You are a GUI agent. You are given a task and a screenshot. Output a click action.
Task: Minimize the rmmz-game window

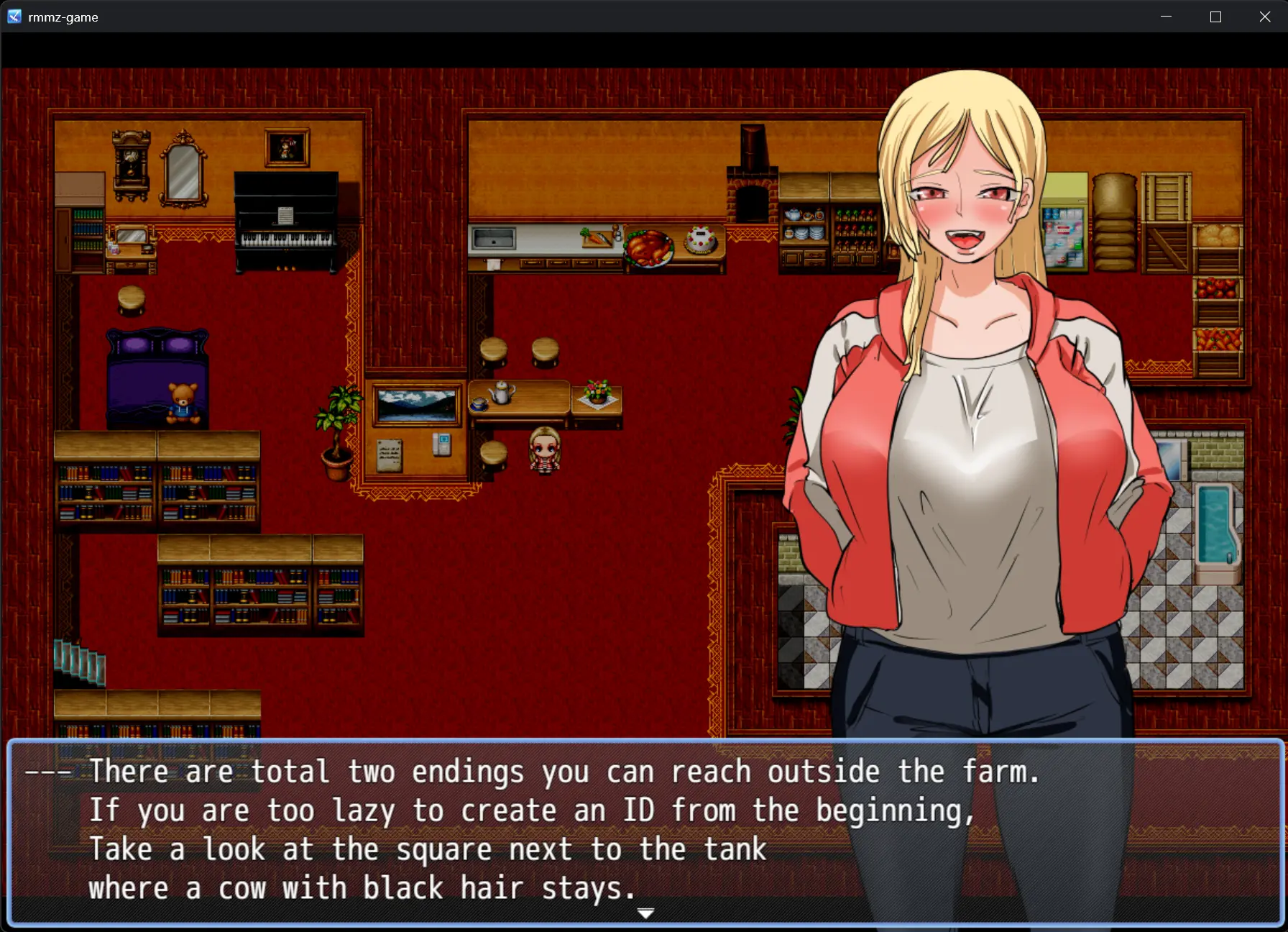[1166, 17]
